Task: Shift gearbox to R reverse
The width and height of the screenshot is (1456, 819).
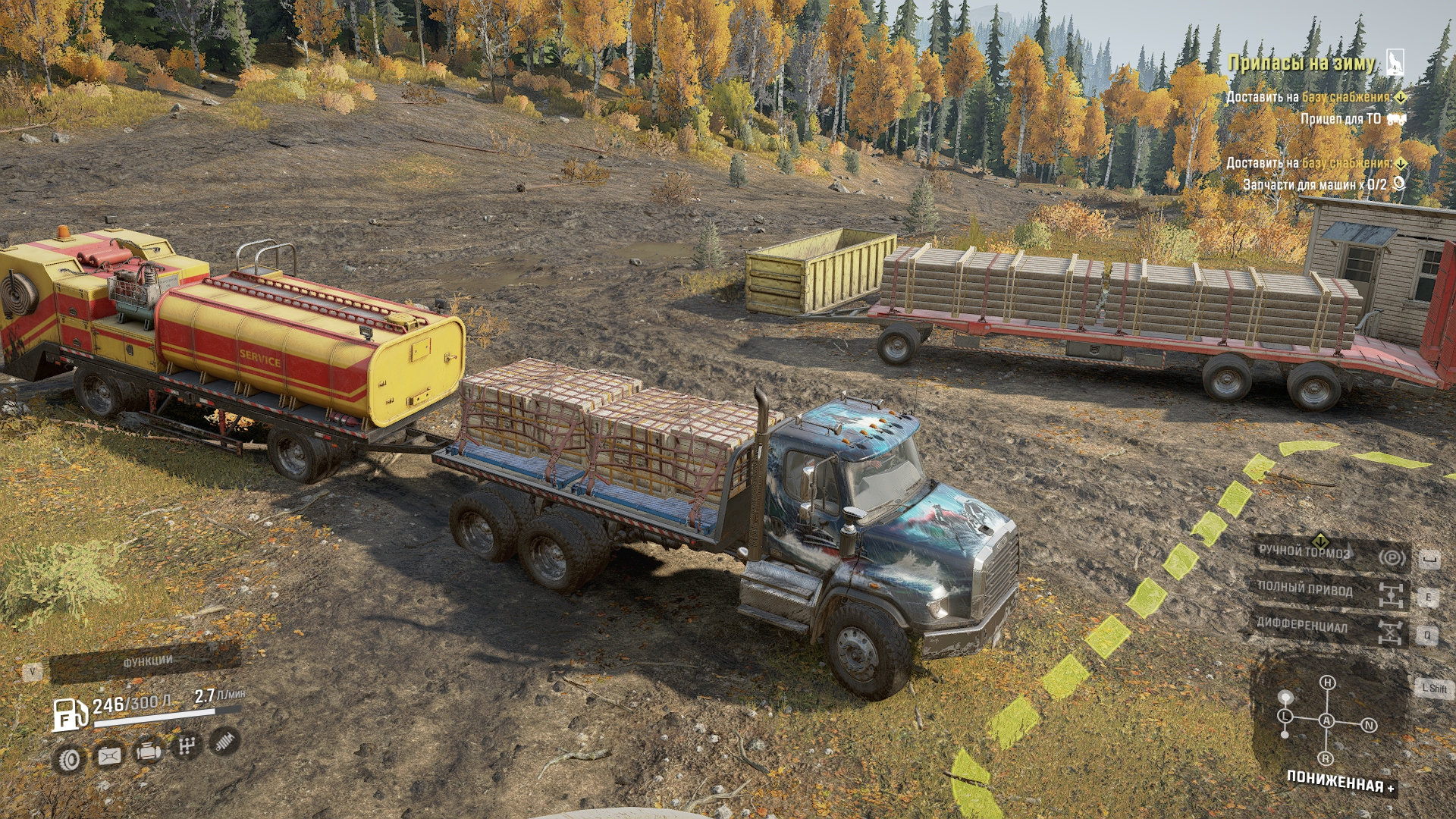Action: tap(1326, 758)
